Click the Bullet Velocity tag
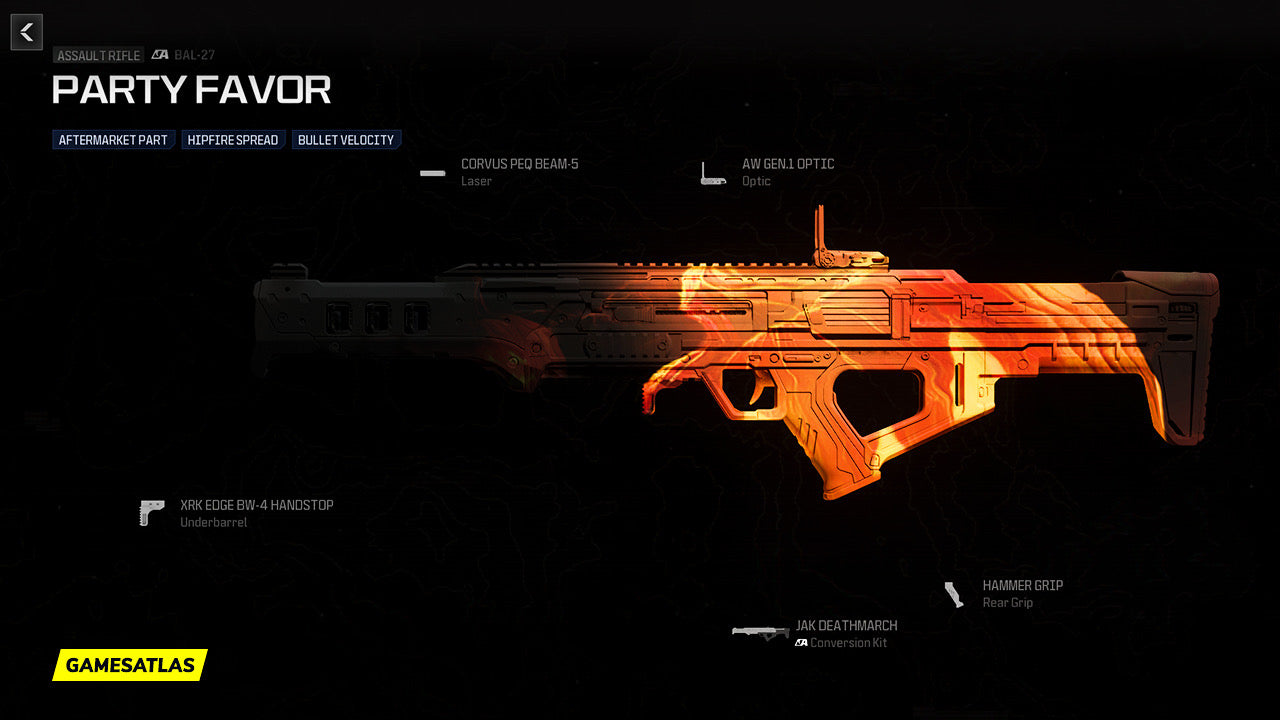Screen dimensions: 1280x720 pyautogui.click(x=346, y=140)
